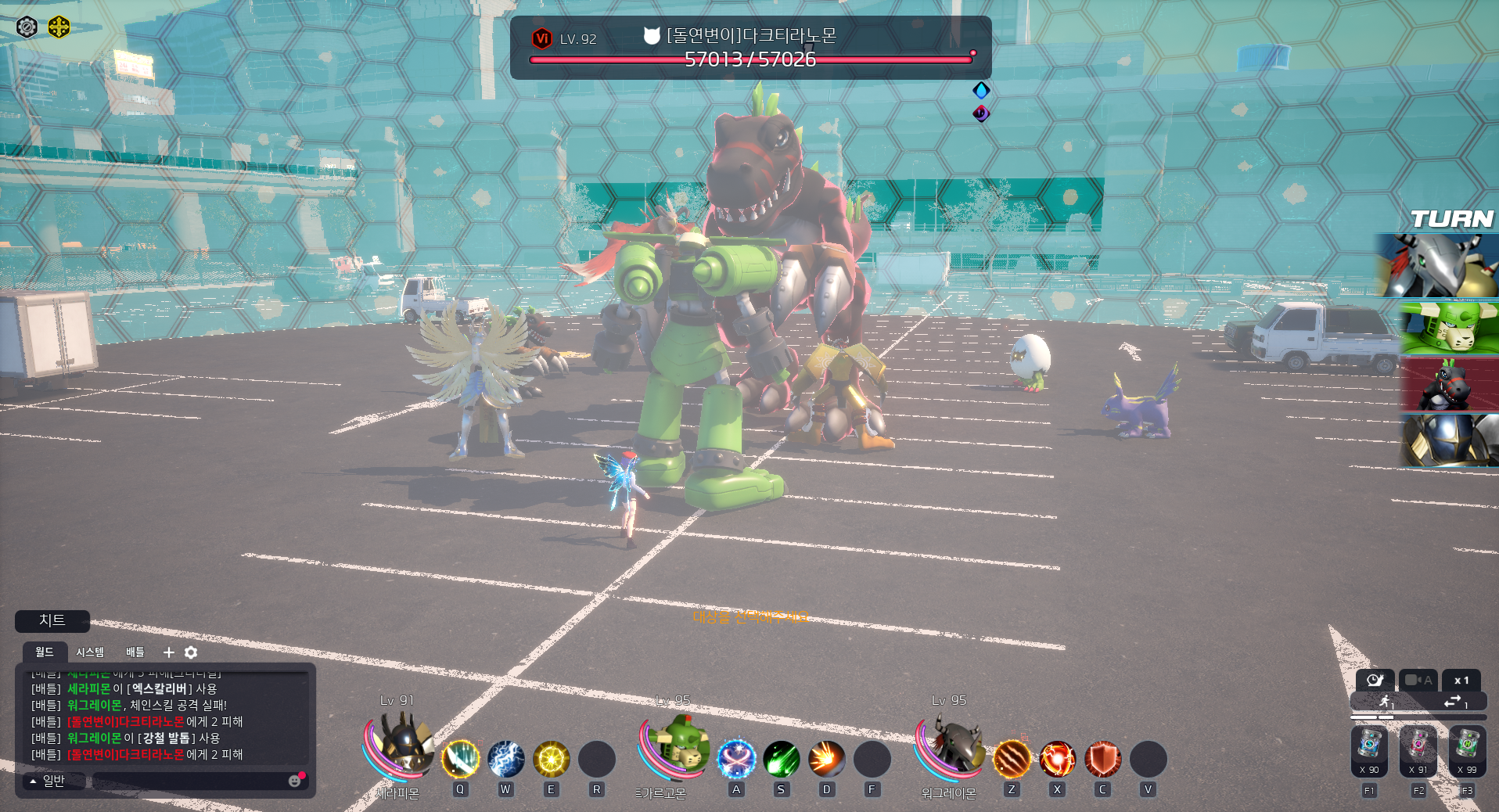Use 세라피몬's blue lightning skill
The height and width of the screenshot is (812, 1499).
tap(505, 759)
